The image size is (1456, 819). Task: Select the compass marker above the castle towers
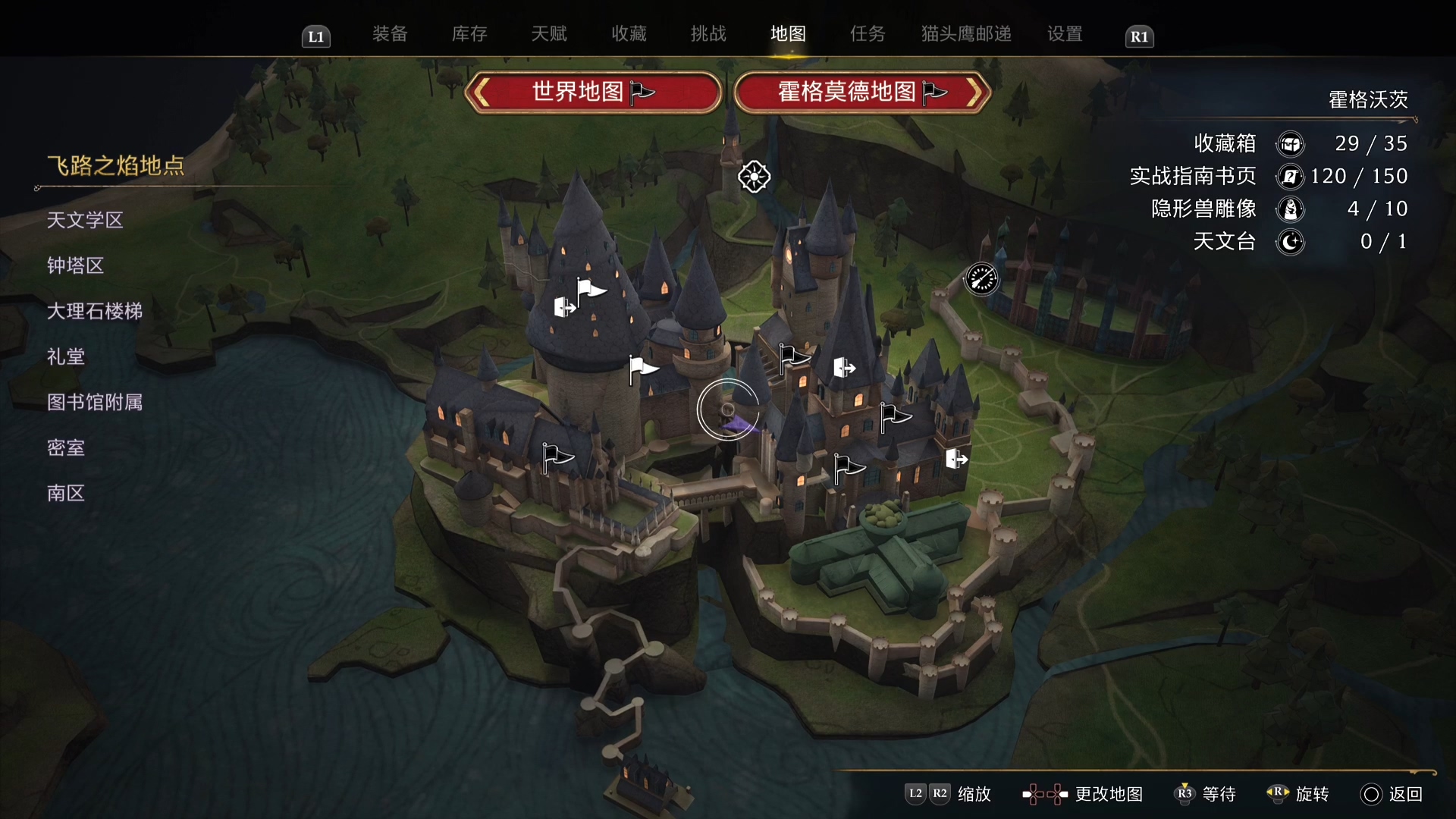point(754,177)
